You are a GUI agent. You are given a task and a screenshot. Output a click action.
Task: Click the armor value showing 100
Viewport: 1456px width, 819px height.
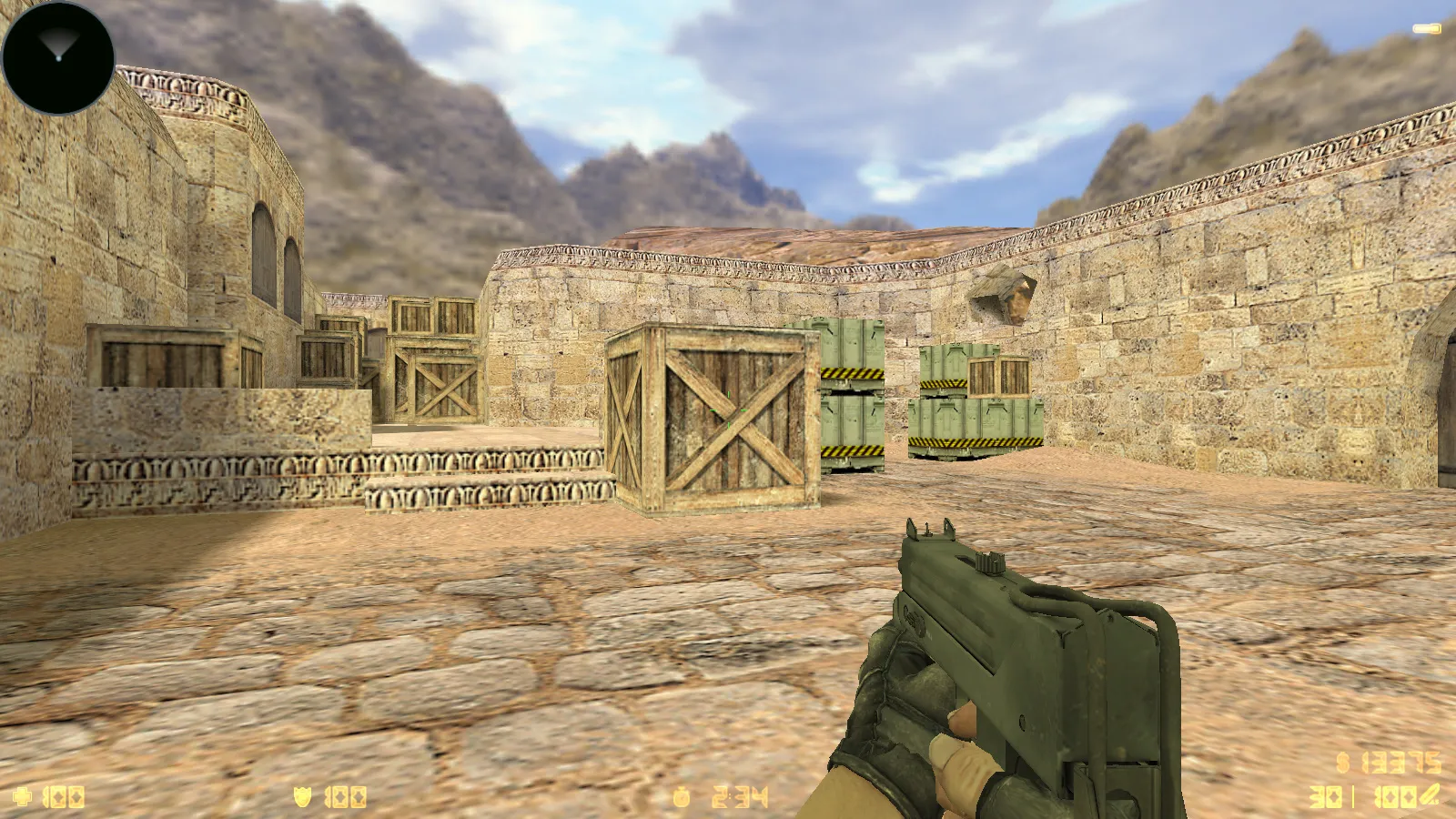click(x=344, y=794)
